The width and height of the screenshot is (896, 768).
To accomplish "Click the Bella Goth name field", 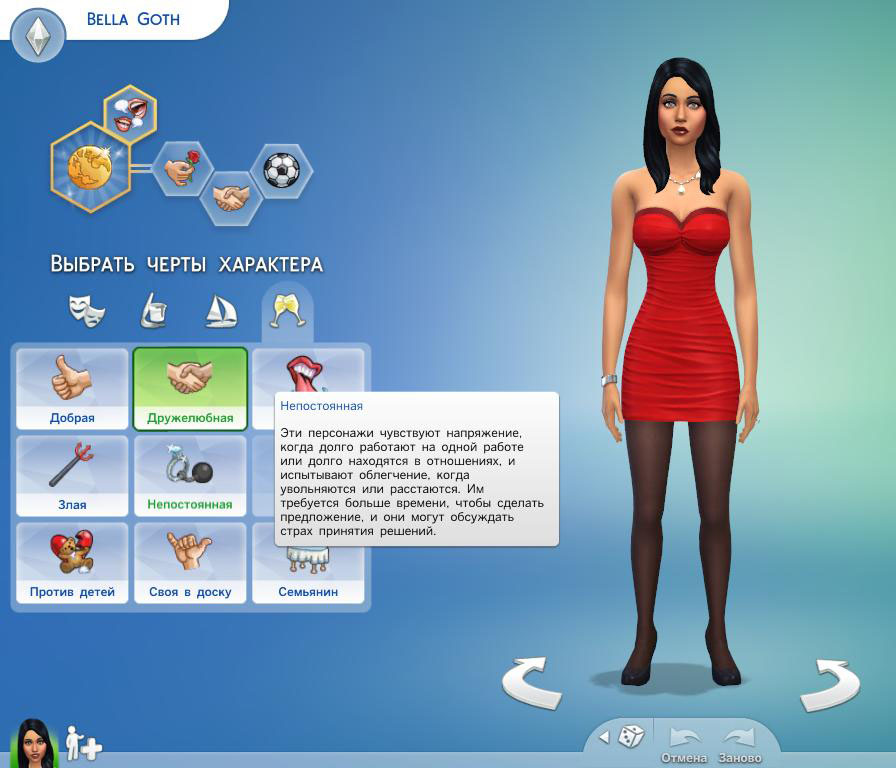I will click(133, 19).
